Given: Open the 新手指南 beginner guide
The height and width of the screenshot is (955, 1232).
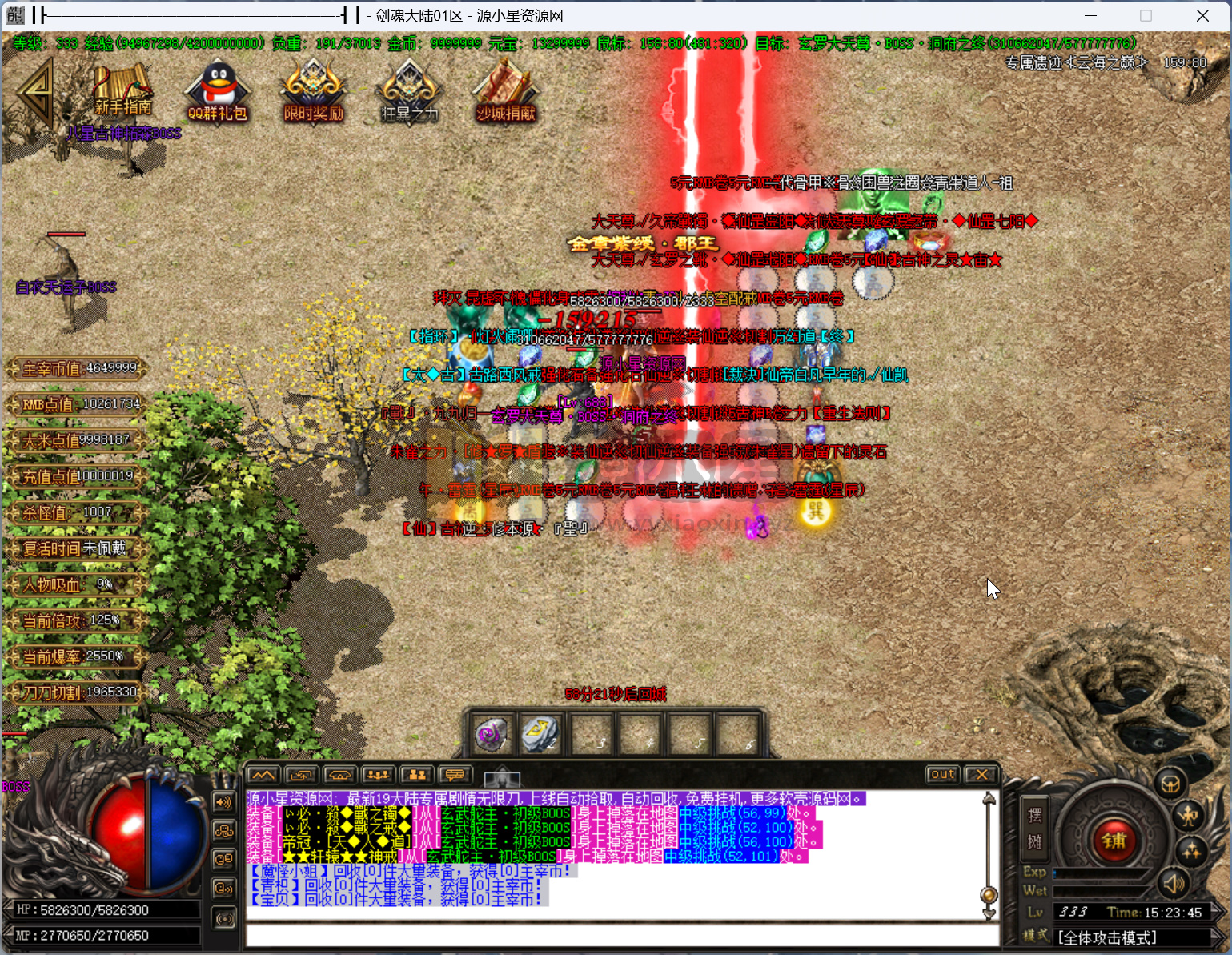Looking at the screenshot, I should click(122, 90).
